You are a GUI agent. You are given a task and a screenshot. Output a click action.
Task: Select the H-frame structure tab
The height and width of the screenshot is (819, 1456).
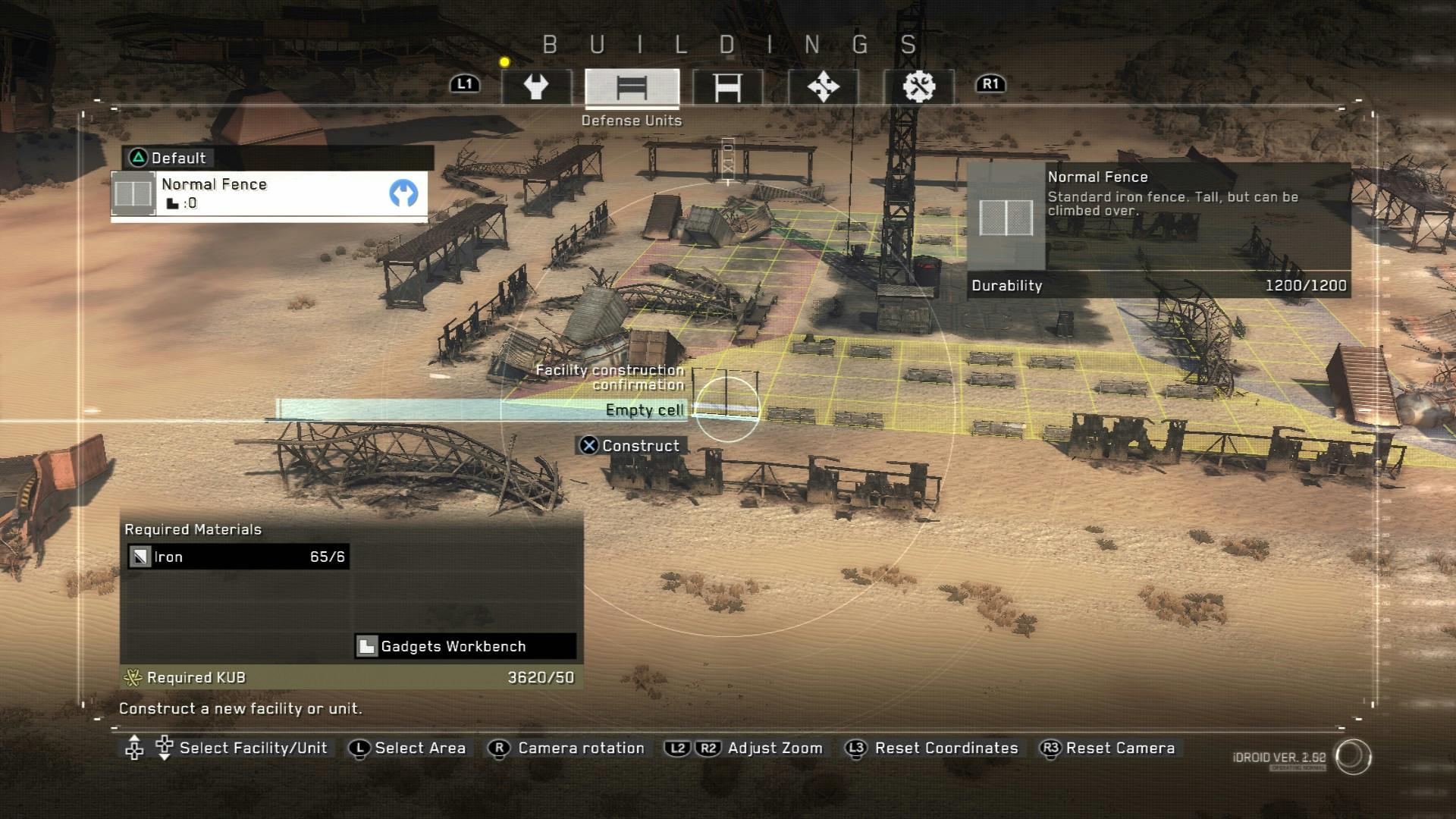click(x=727, y=87)
